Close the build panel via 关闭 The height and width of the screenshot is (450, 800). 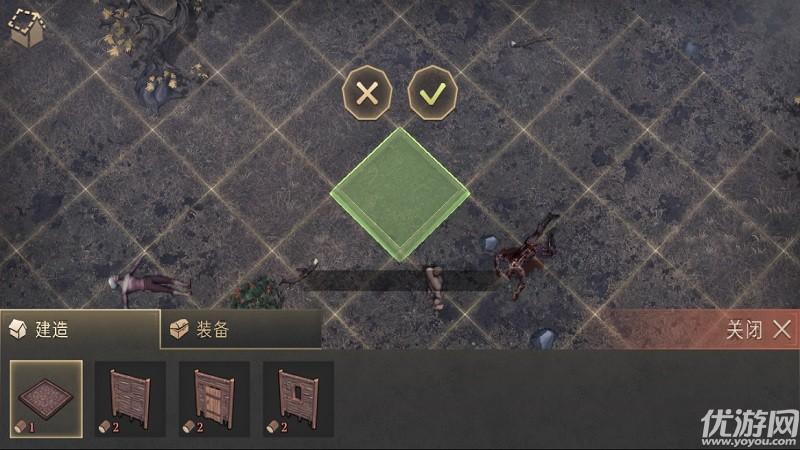(x=760, y=329)
